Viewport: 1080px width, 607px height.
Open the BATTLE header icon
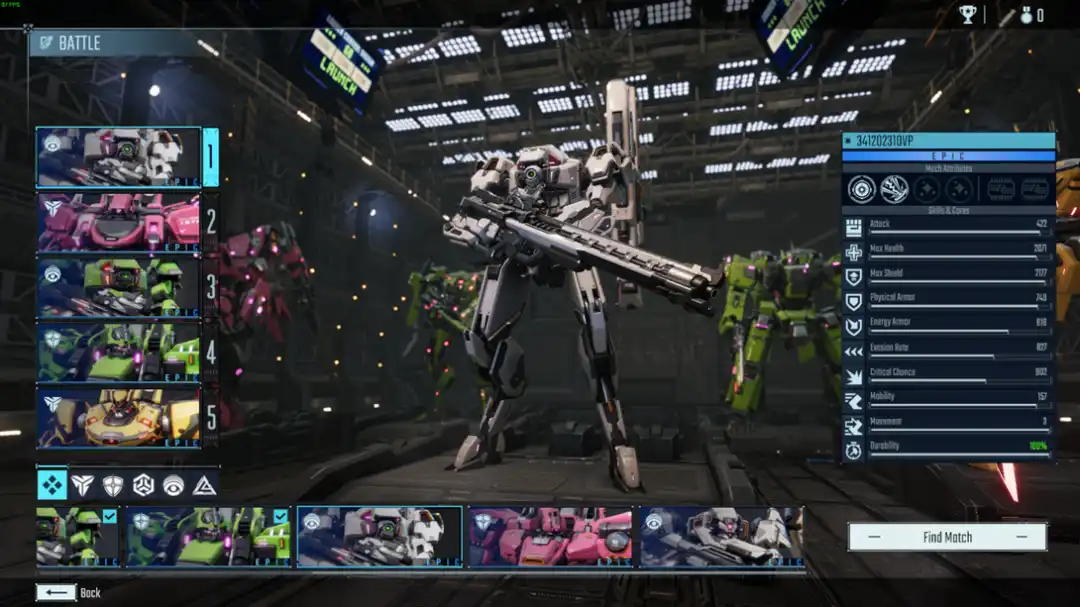pyautogui.click(x=44, y=43)
